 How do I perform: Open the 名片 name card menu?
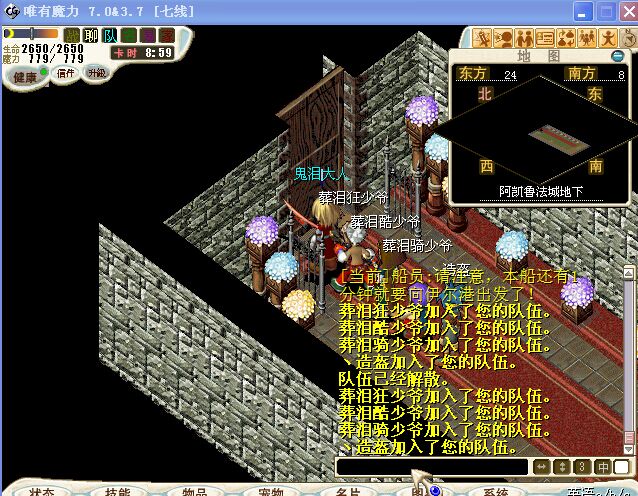[347, 490]
